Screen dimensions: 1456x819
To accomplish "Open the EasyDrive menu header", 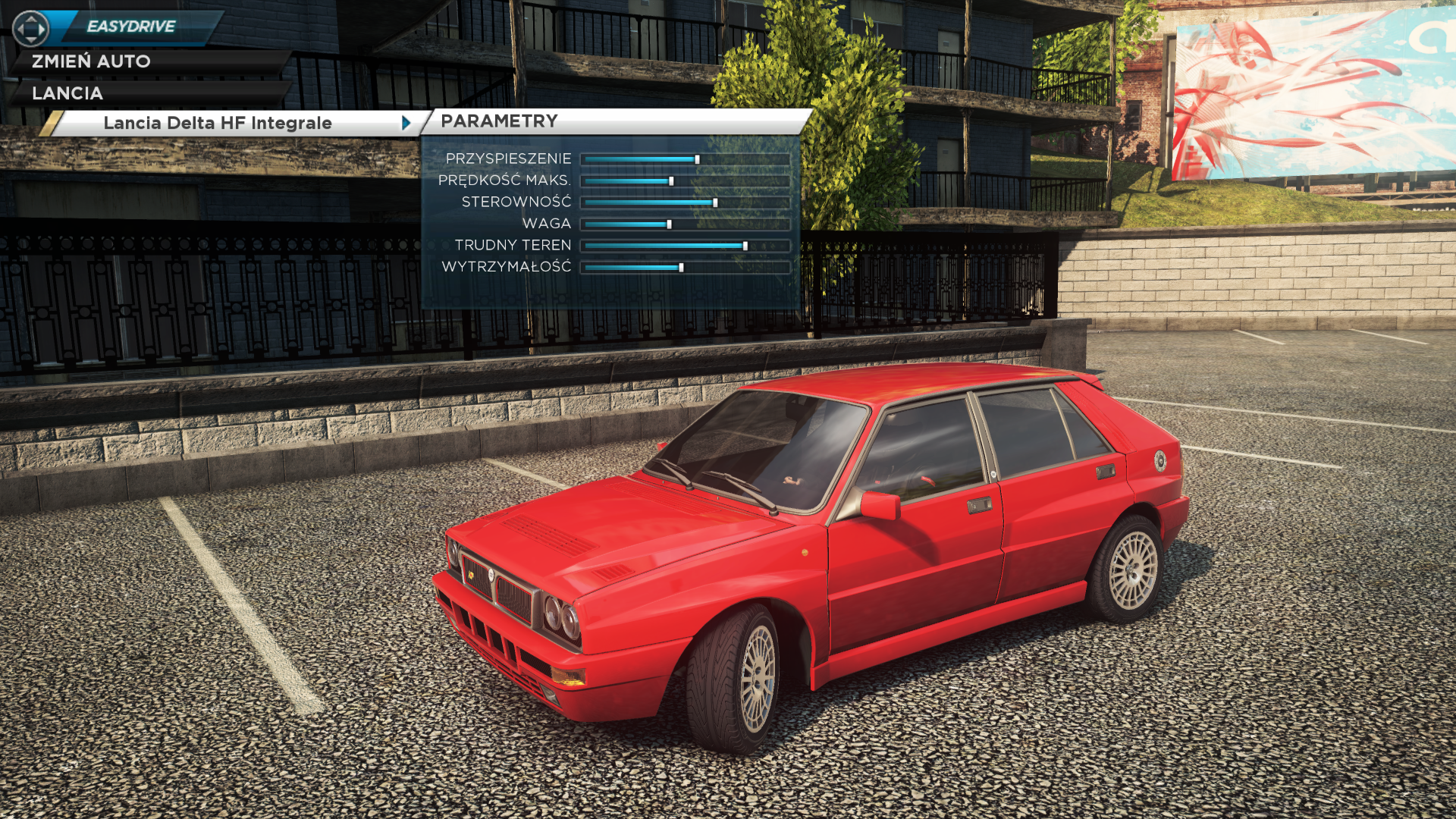I will [x=131, y=27].
